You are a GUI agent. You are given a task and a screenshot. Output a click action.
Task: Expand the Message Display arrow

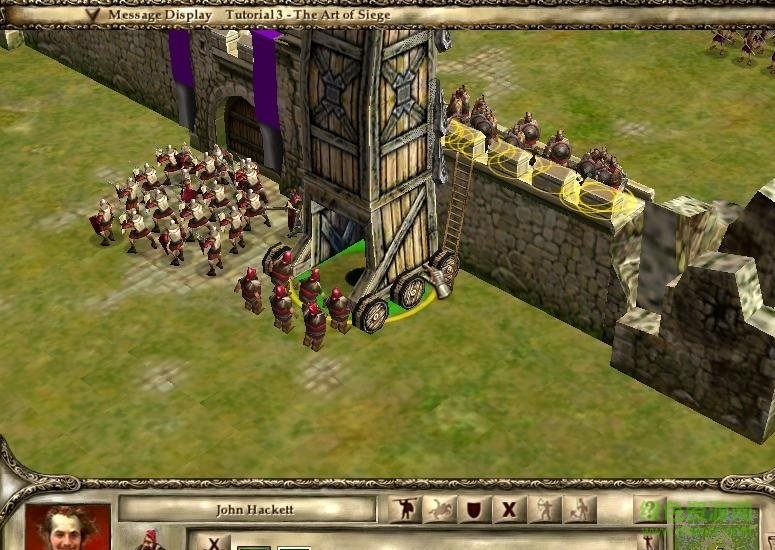(93, 14)
